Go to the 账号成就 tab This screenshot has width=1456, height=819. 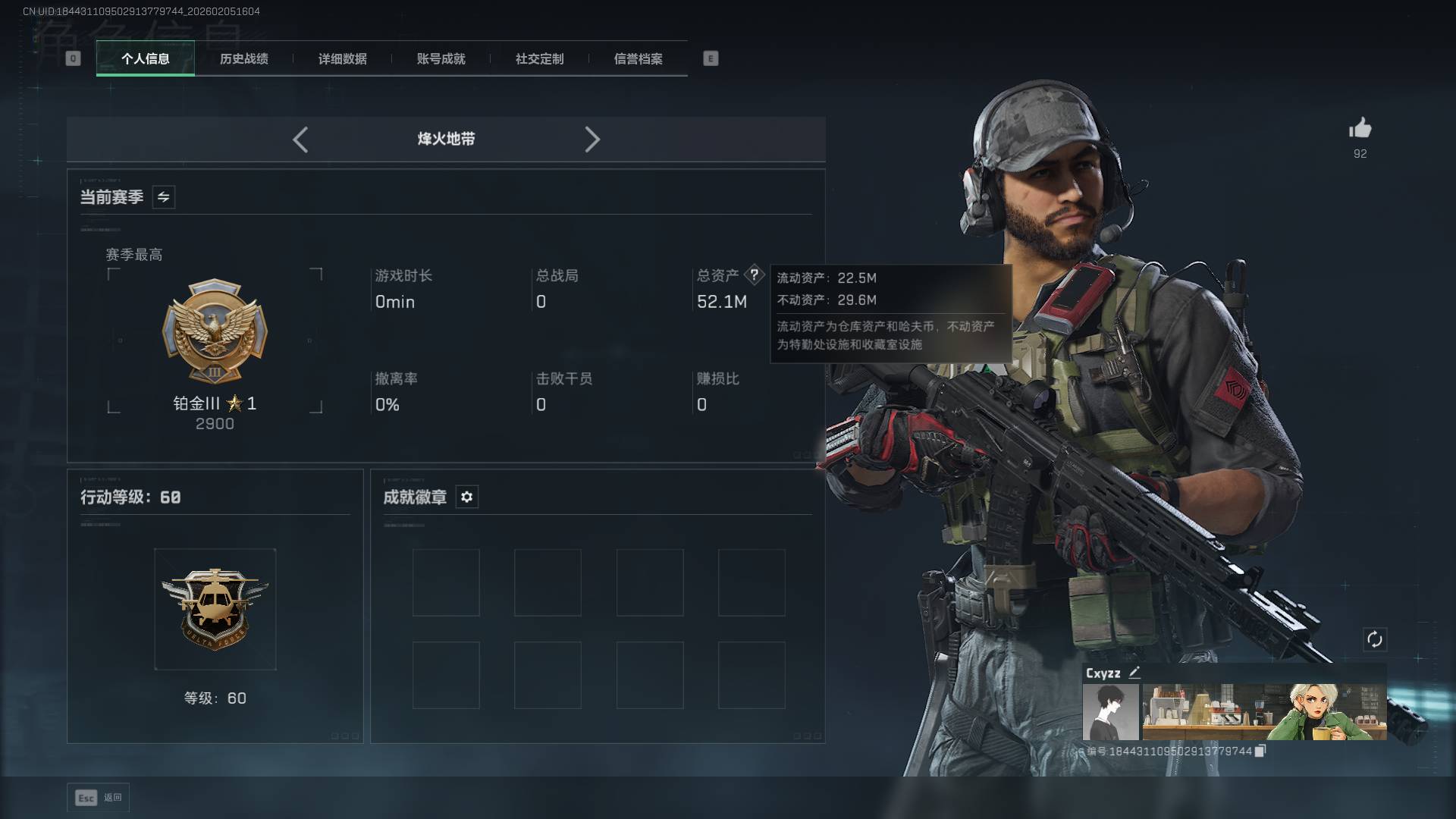pos(441,58)
